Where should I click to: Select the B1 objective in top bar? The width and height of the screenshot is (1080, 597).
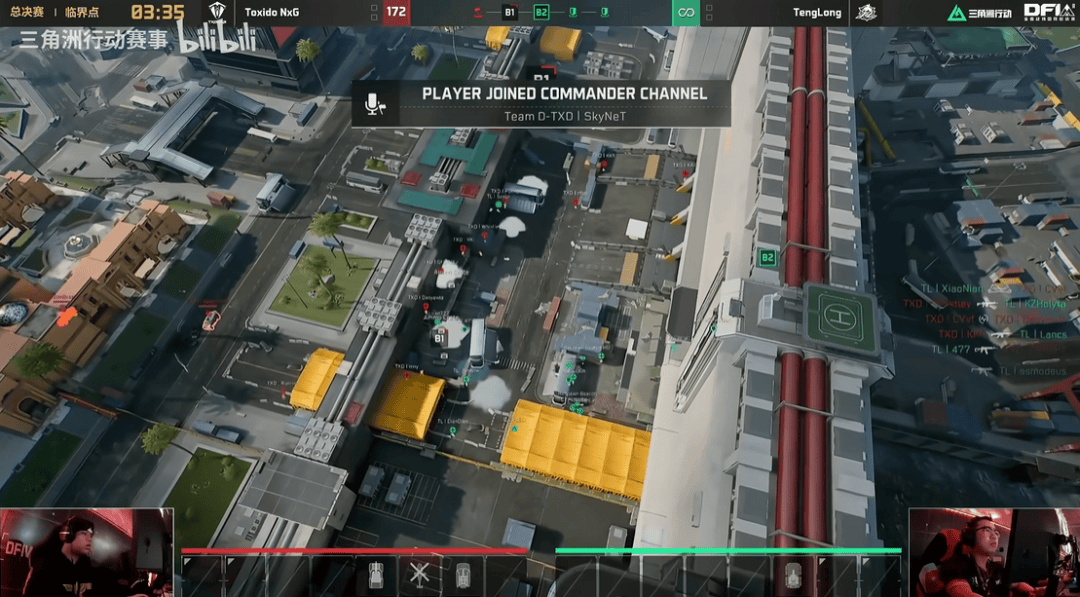click(509, 12)
